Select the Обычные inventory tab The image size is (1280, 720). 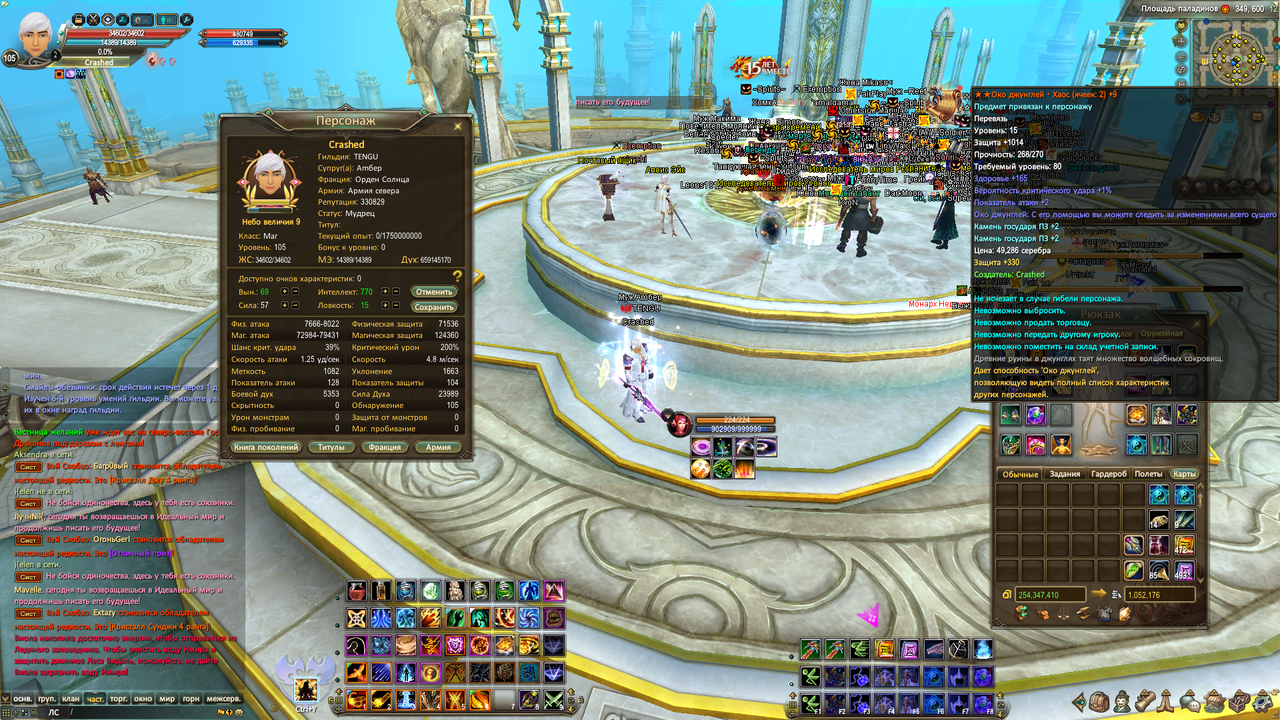(1021, 474)
